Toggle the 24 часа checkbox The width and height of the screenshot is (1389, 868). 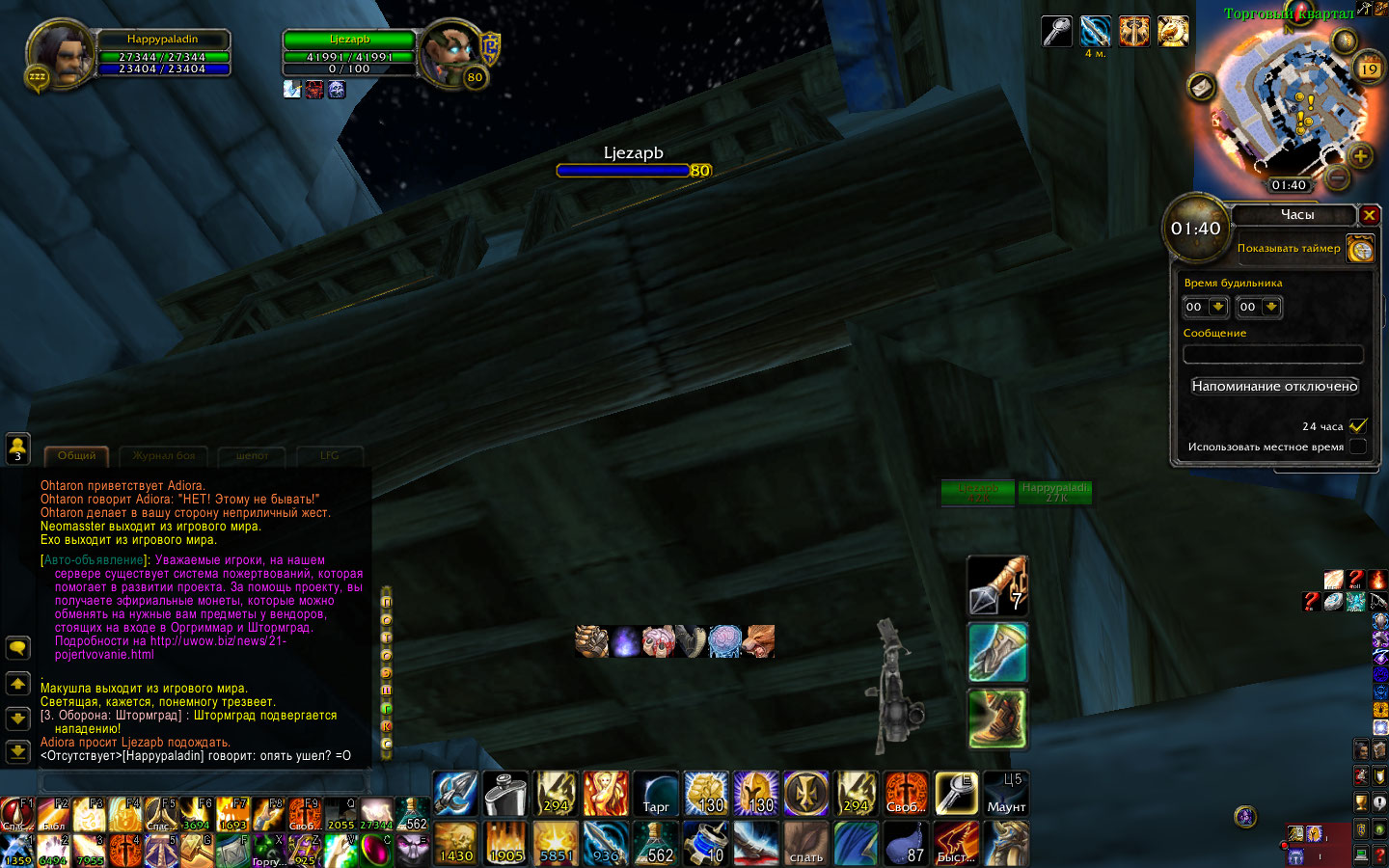point(1358,425)
